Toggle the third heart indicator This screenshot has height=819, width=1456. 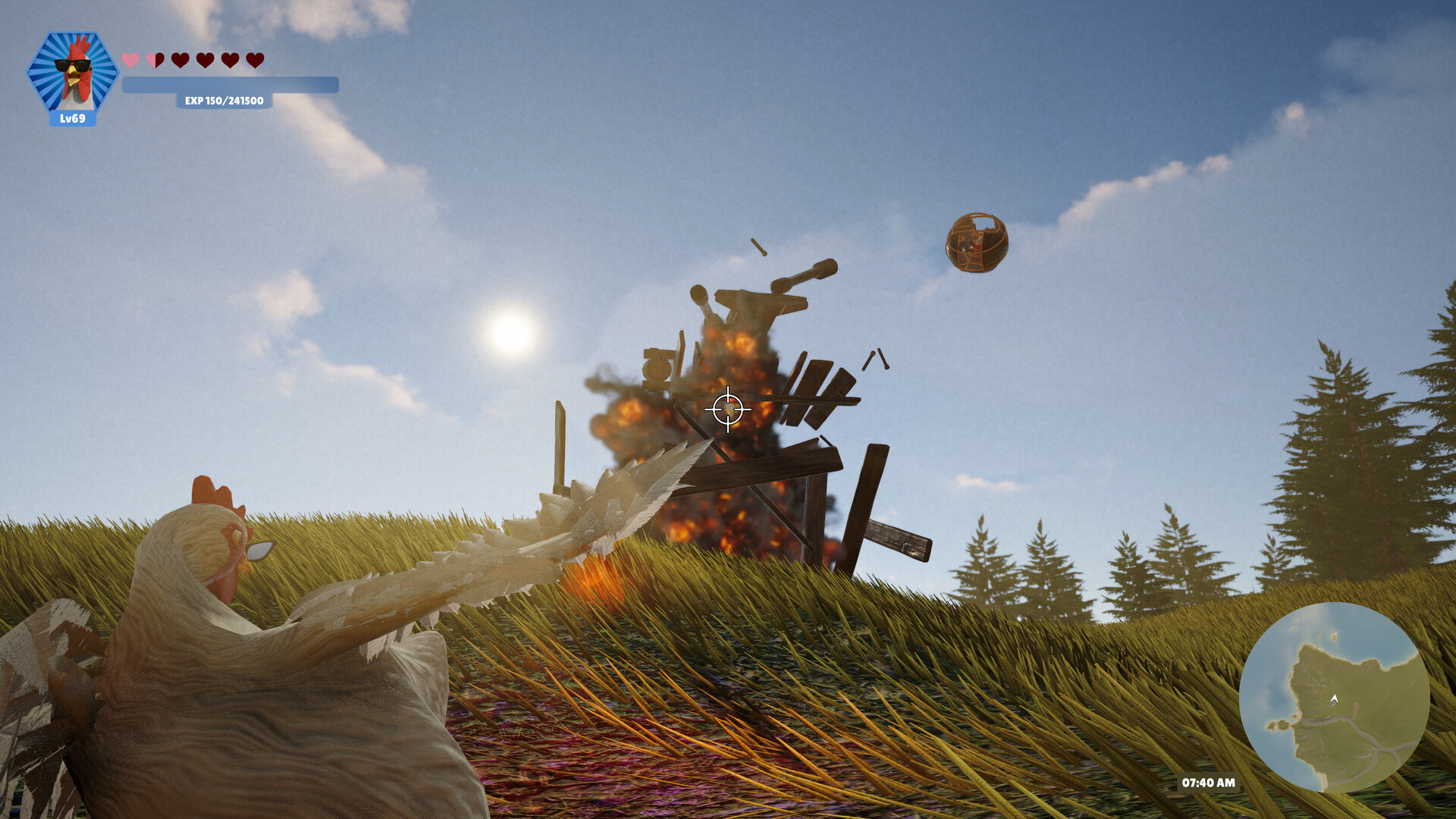(x=180, y=59)
